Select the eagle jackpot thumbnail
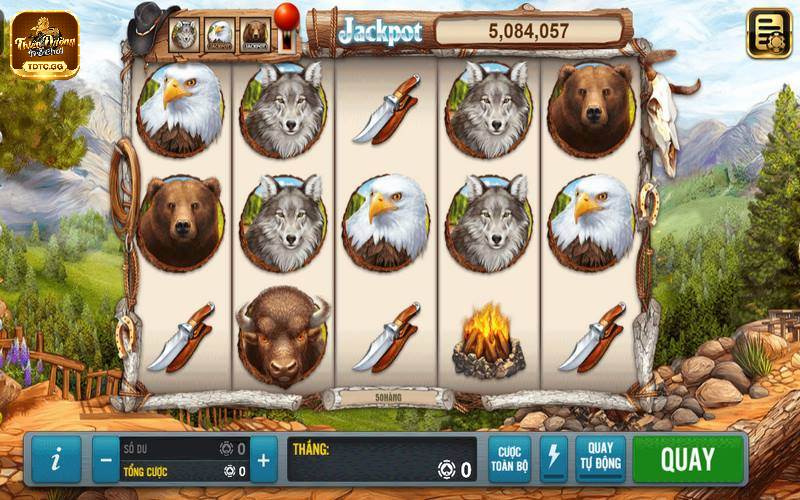 tap(220, 36)
